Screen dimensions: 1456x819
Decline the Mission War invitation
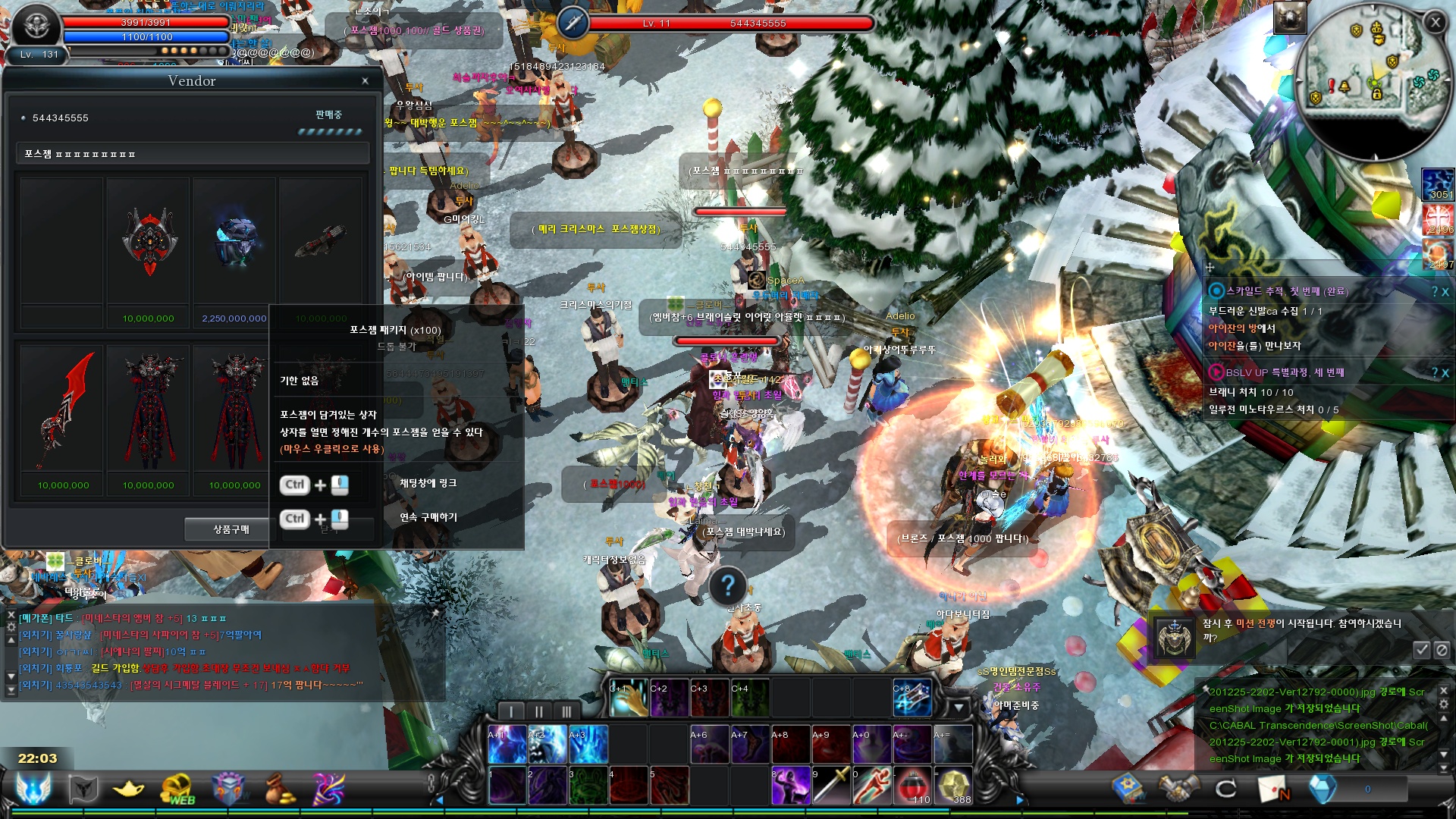click(1442, 649)
